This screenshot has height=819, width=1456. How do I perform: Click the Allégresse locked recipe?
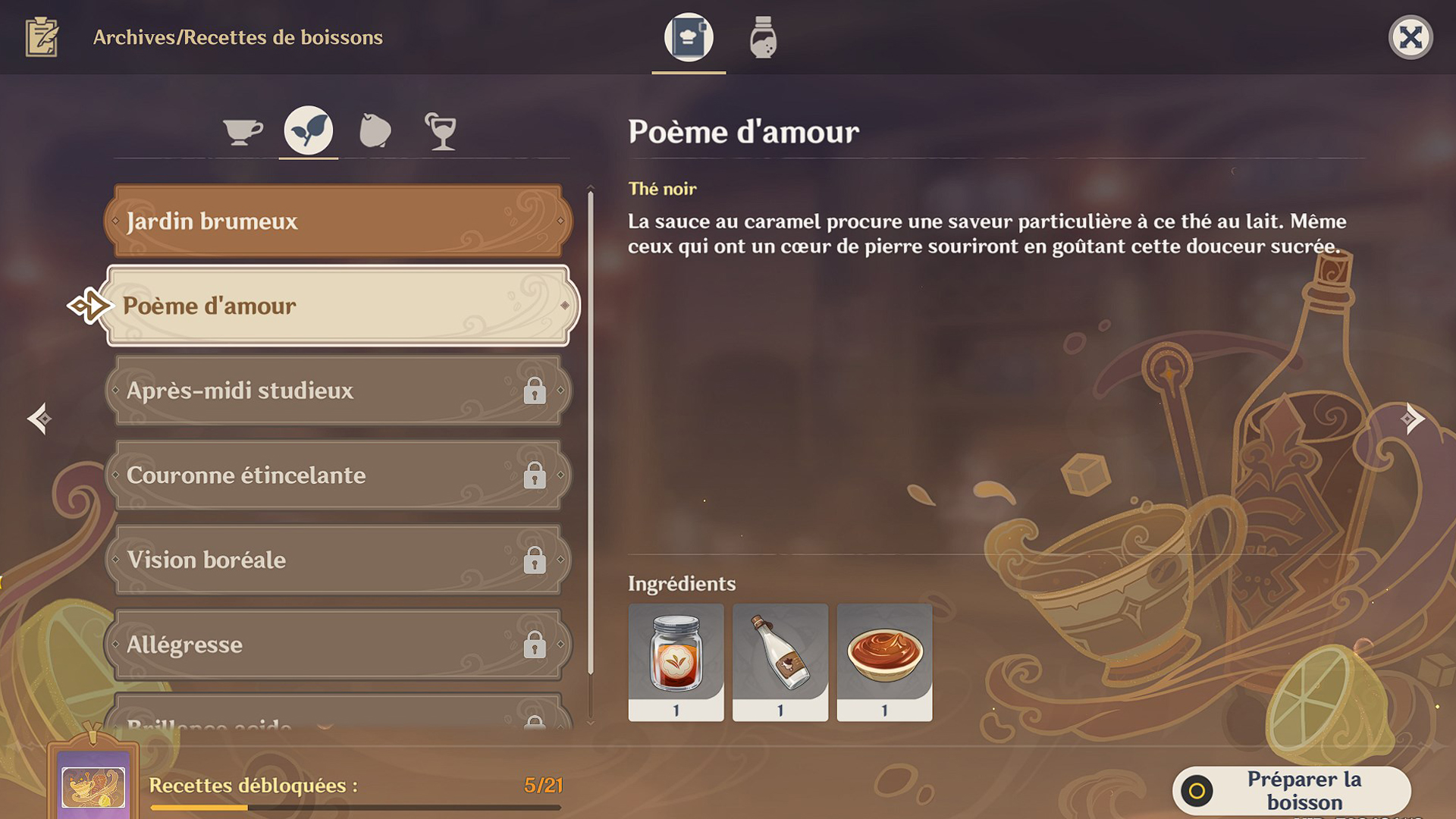coord(337,644)
